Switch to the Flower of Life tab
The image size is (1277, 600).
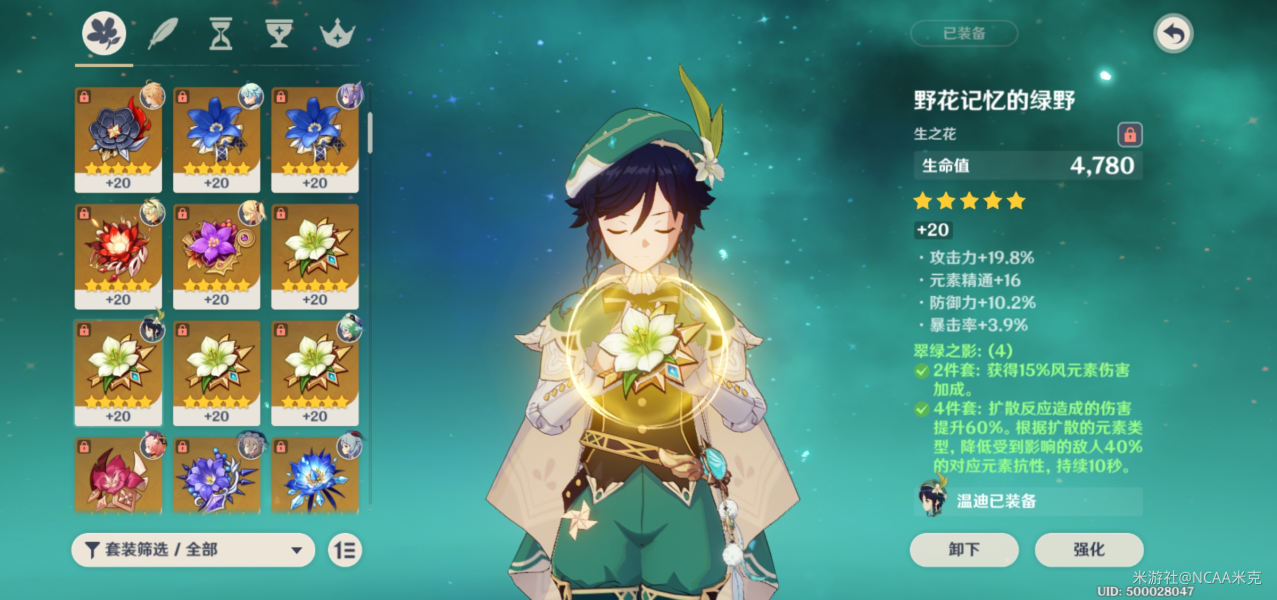(104, 34)
